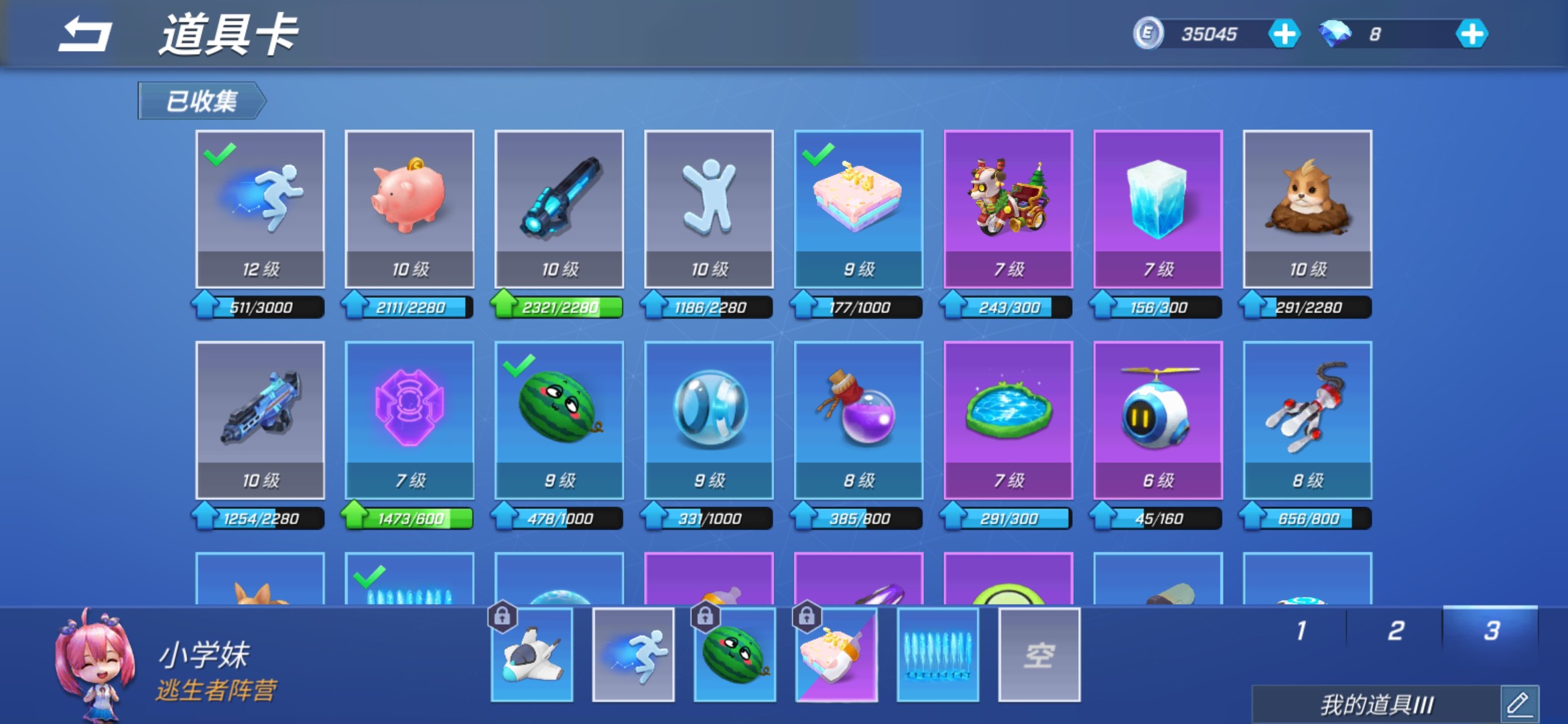Choose the purple hexagon emblem card

[x=409, y=420]
